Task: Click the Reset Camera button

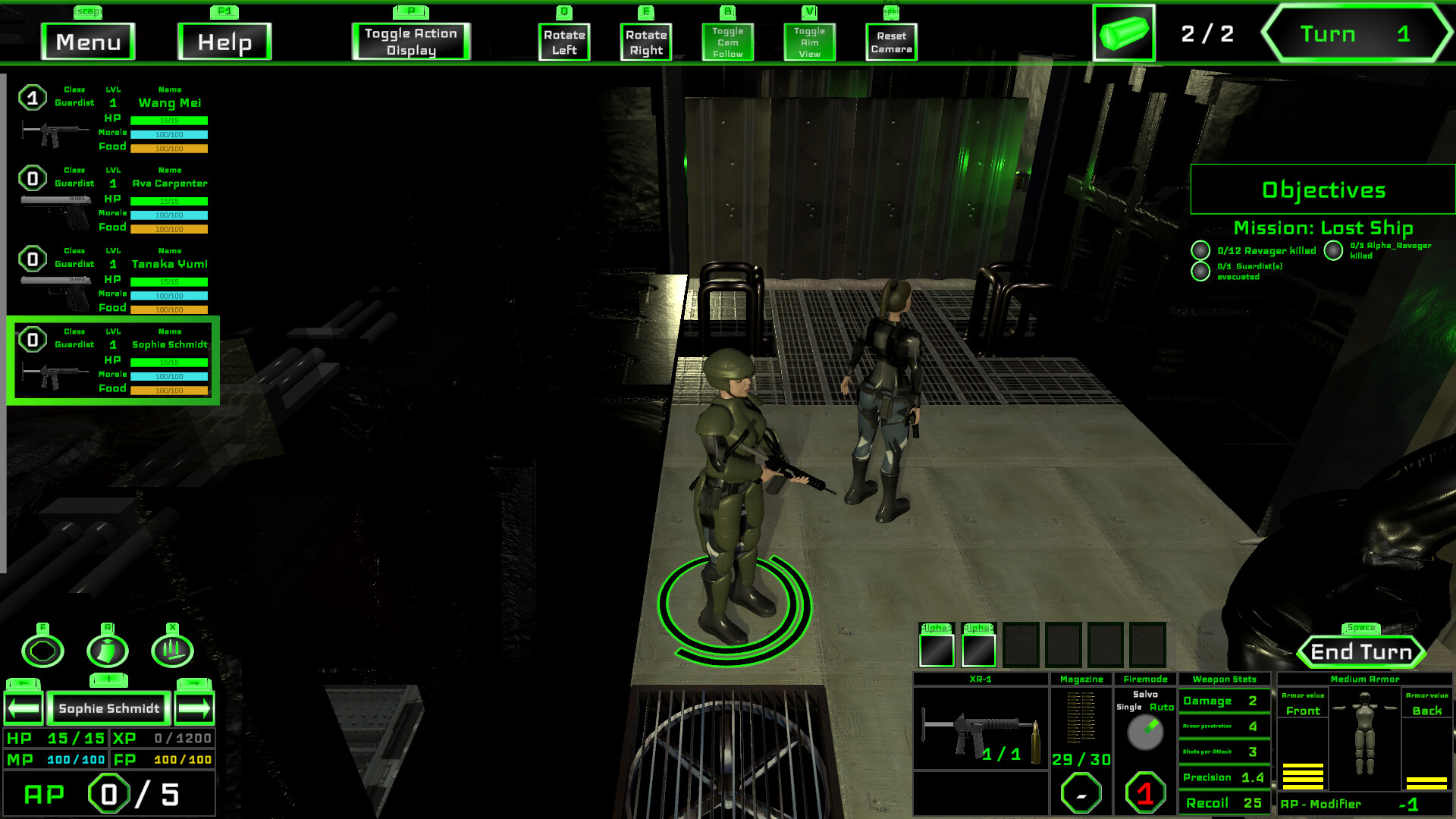Action: (890, 41)
